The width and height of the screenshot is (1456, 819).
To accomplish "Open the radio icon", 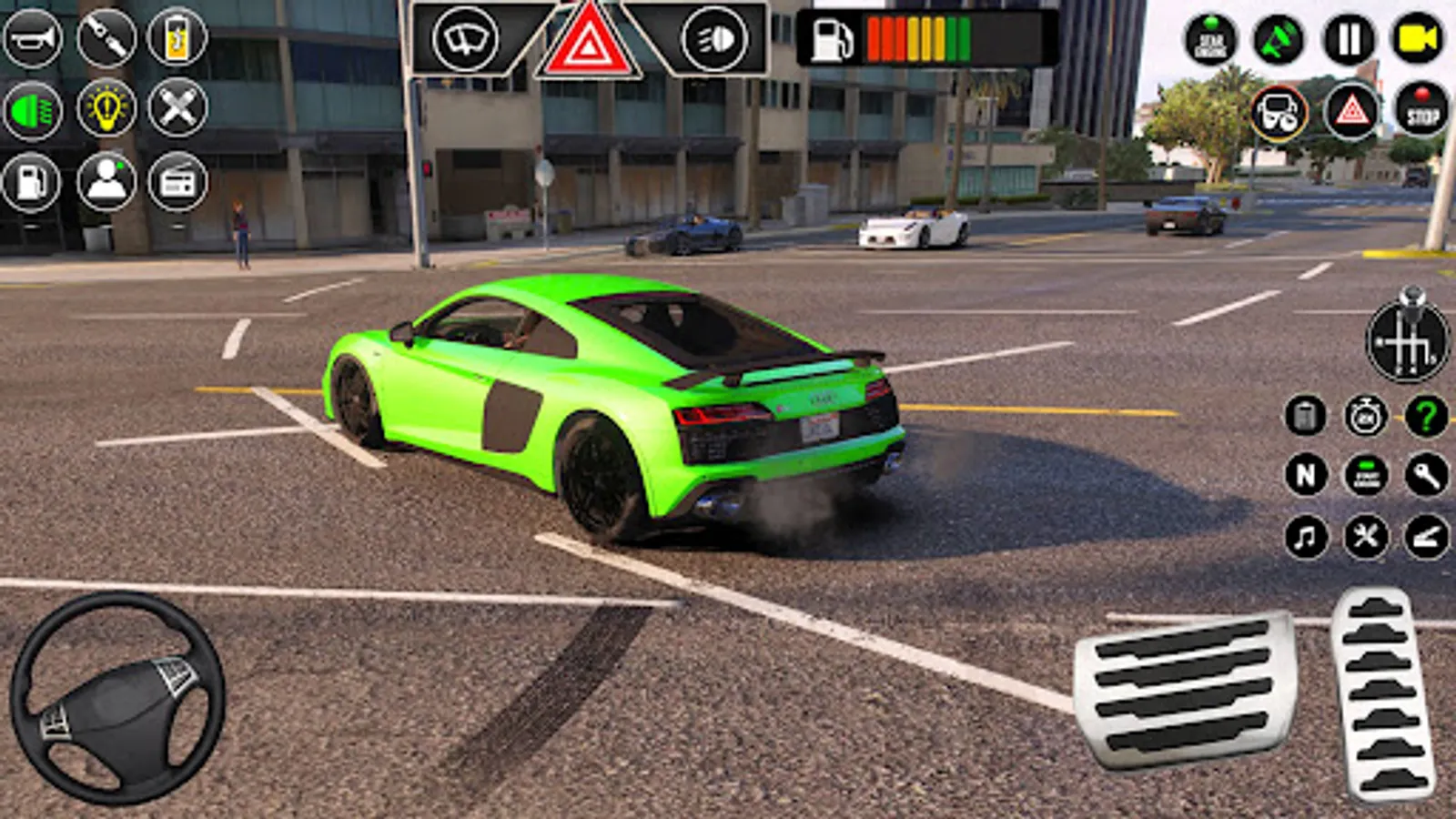I will point(180,179).
